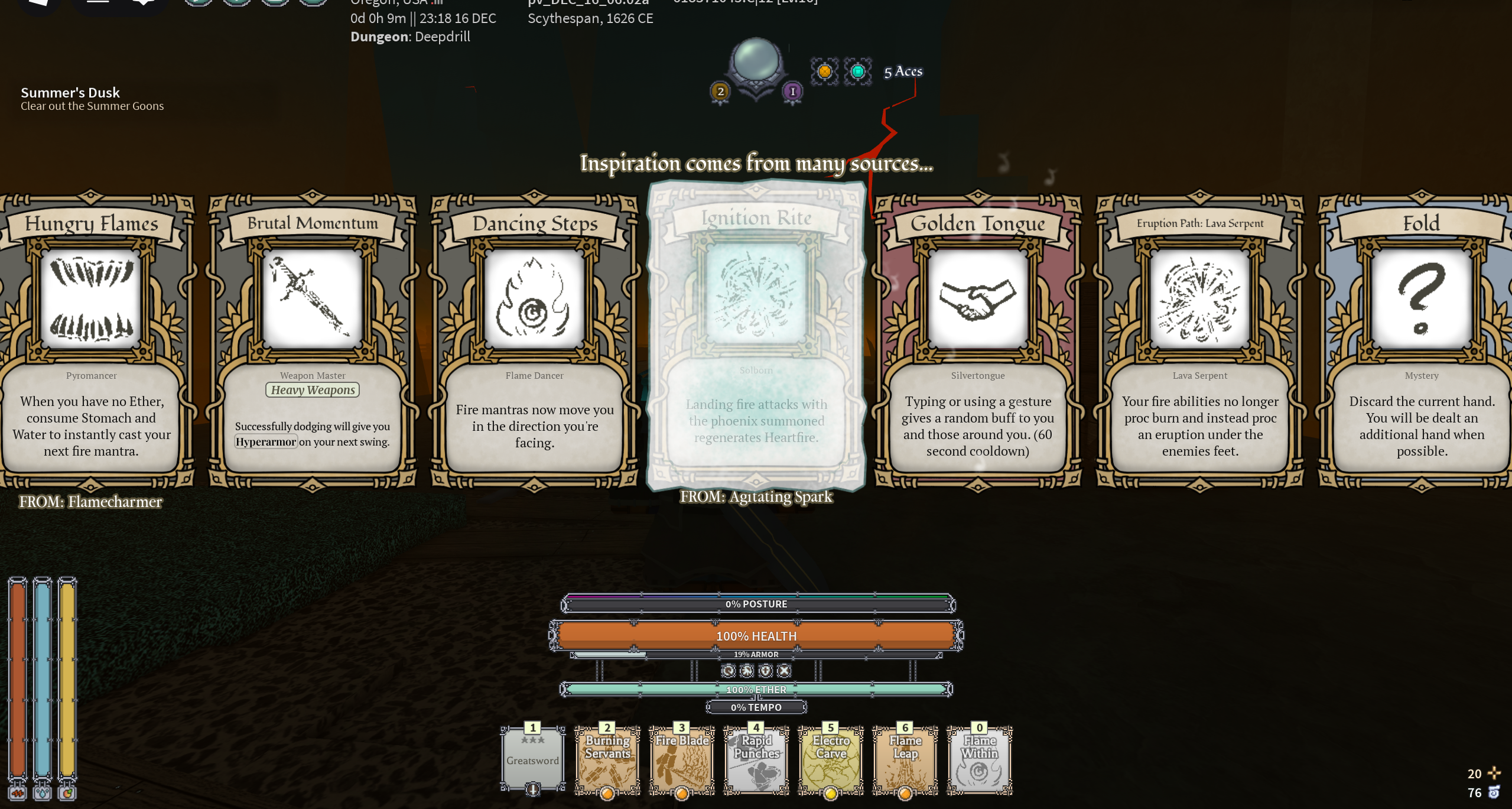Choose the Fold mystery card

[1421, 340]
